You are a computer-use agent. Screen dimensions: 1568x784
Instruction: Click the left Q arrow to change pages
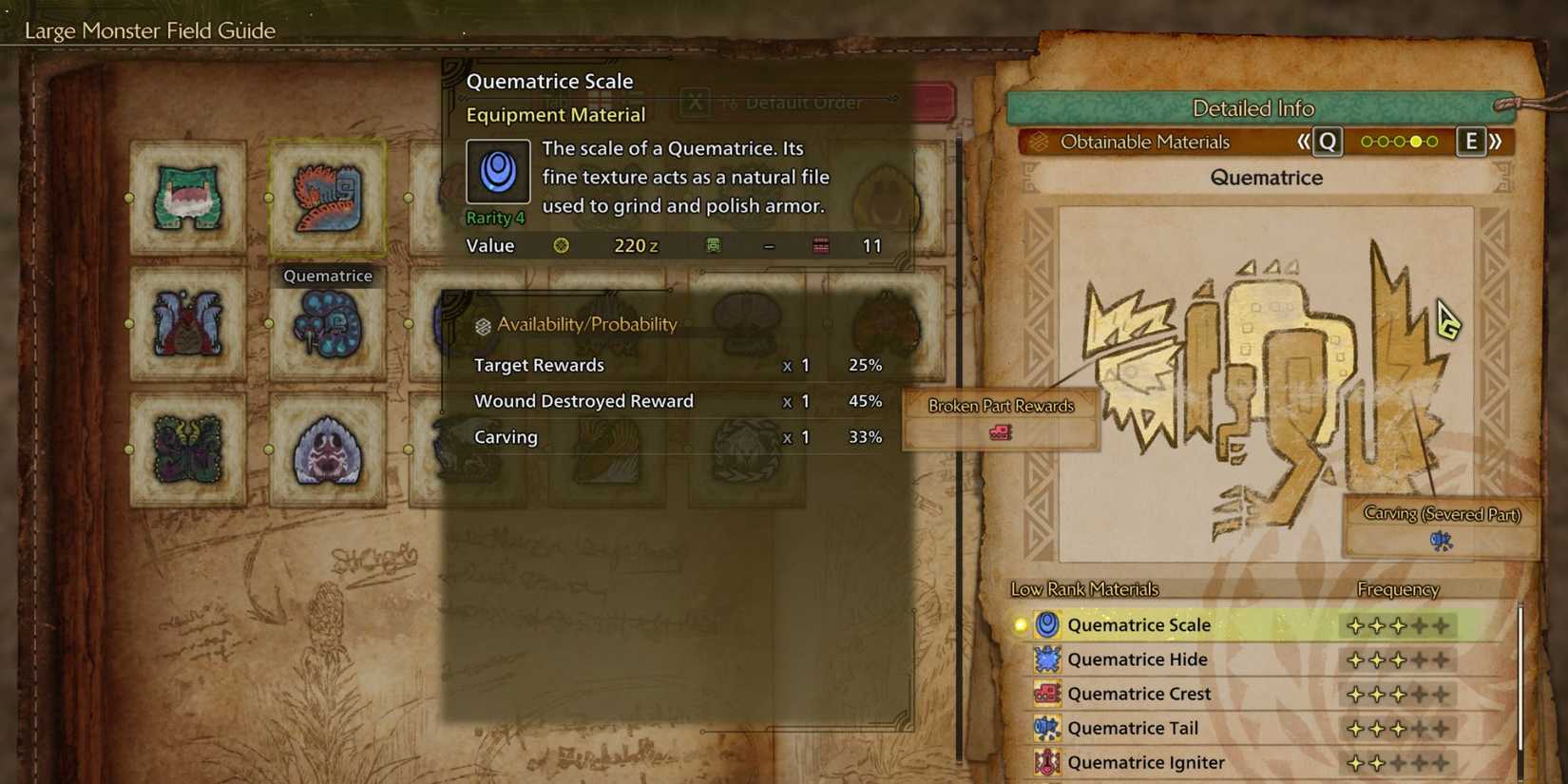(1327, 141)
